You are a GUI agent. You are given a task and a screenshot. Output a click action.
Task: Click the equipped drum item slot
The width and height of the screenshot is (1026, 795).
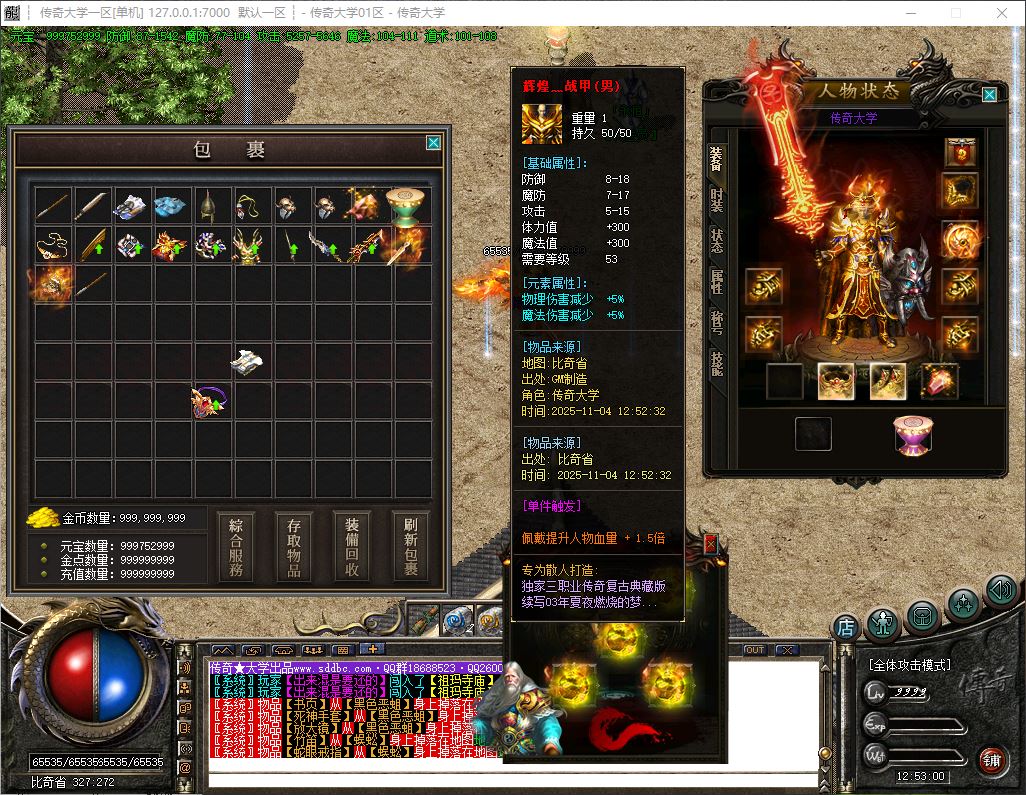[x=910, y=434]
